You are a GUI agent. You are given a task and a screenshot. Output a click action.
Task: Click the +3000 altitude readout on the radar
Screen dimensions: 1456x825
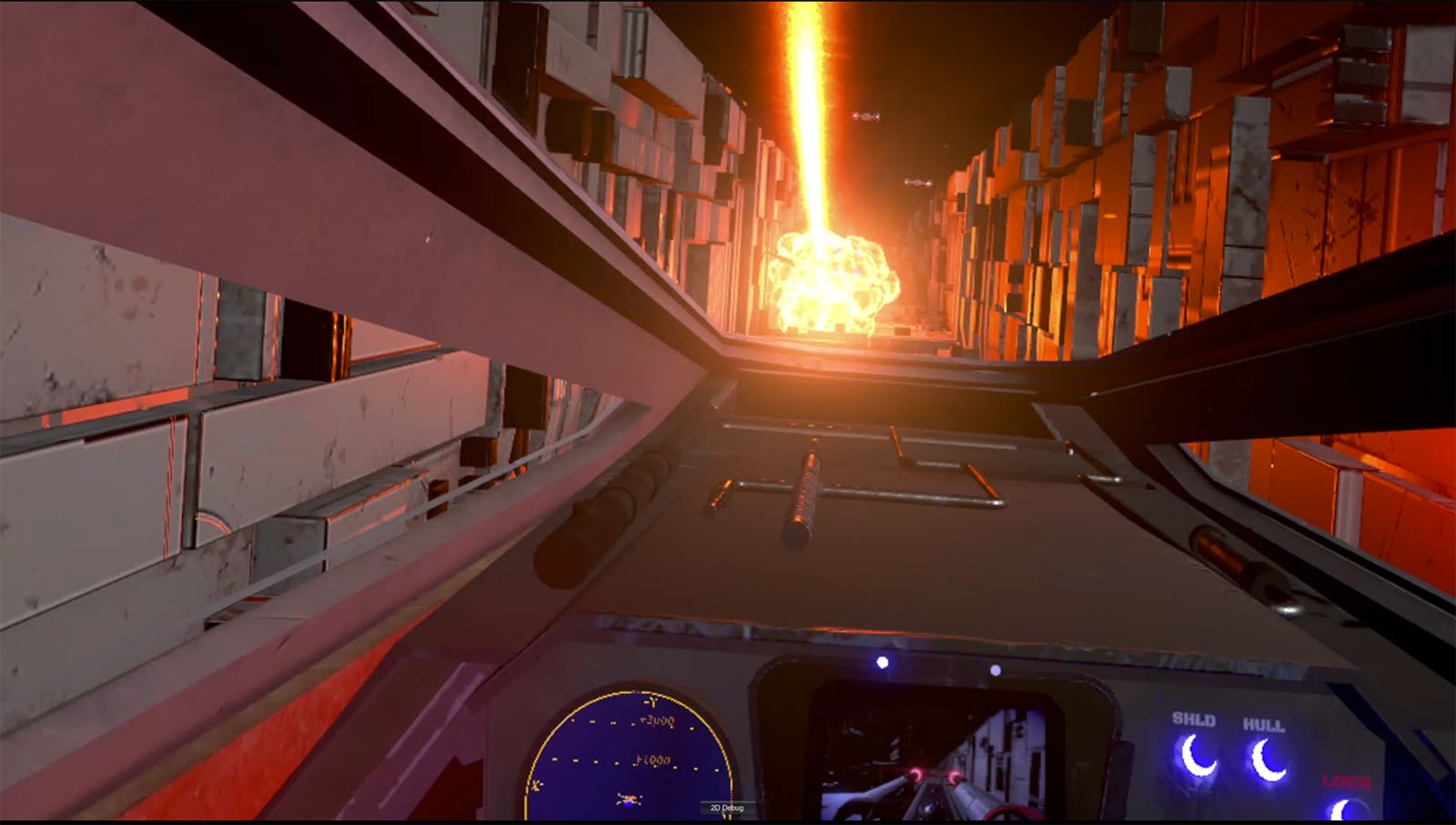tap(656, 721)
